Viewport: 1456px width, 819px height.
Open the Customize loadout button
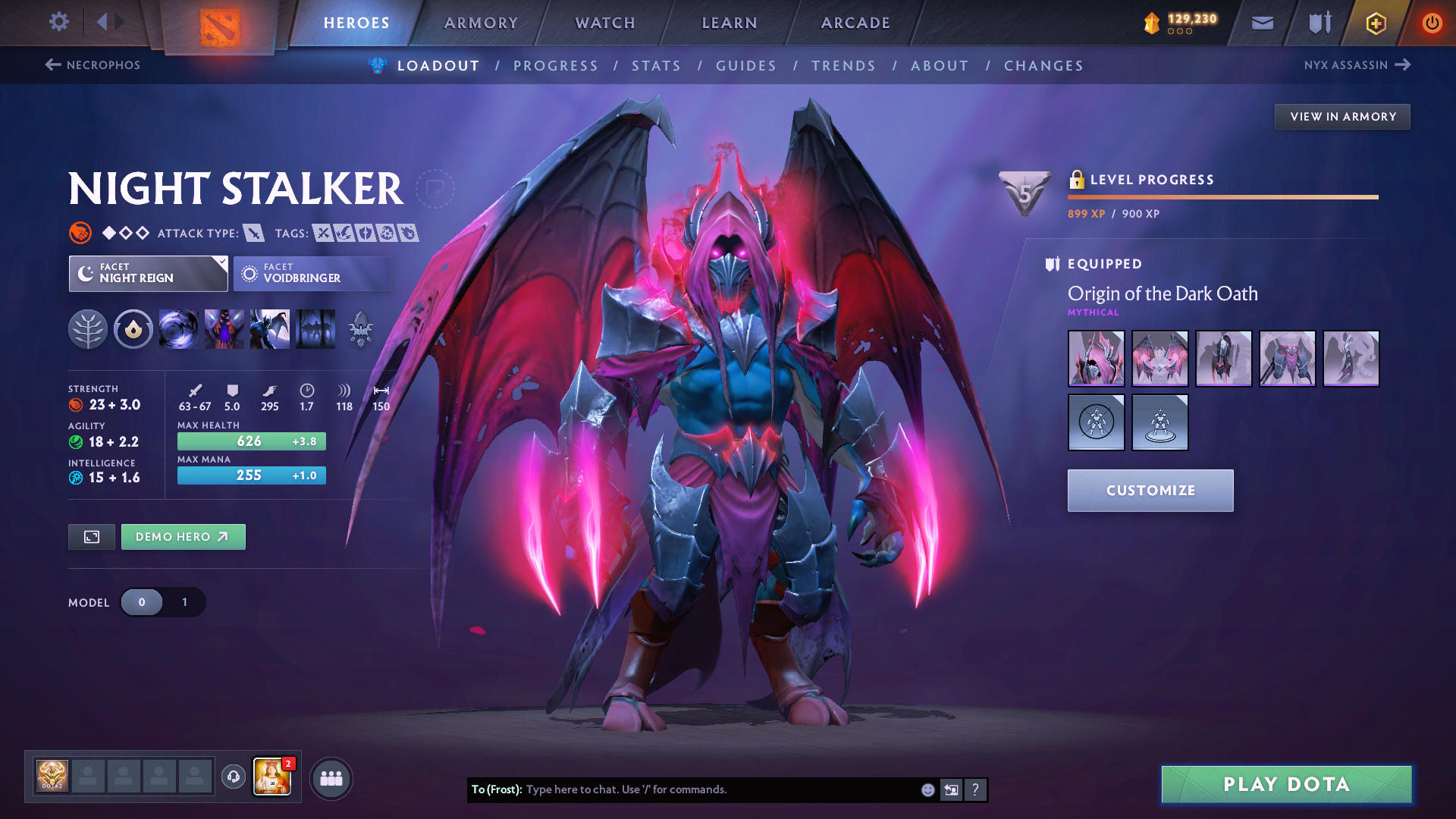(1150, 491)
